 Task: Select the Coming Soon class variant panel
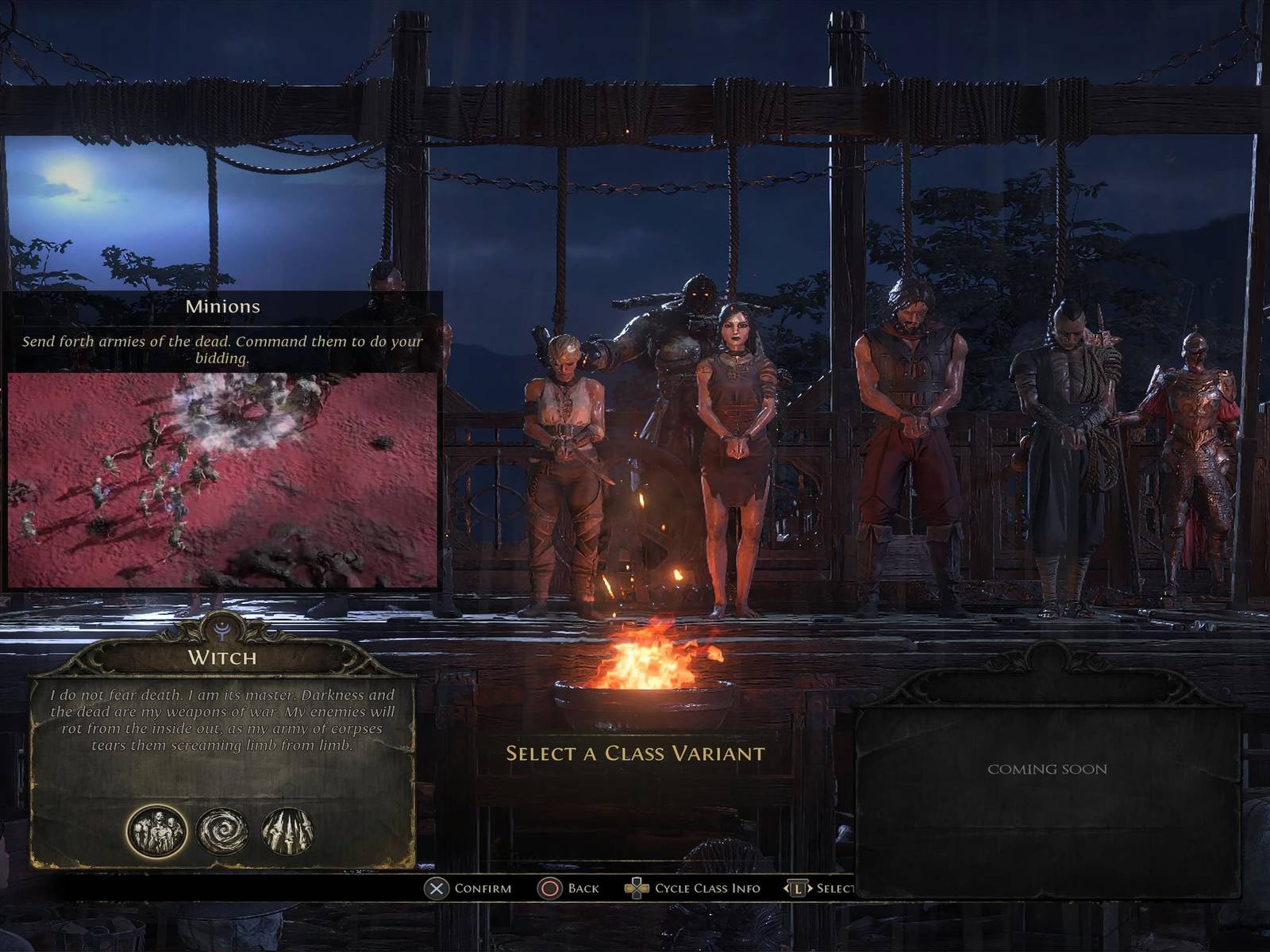1047,801
